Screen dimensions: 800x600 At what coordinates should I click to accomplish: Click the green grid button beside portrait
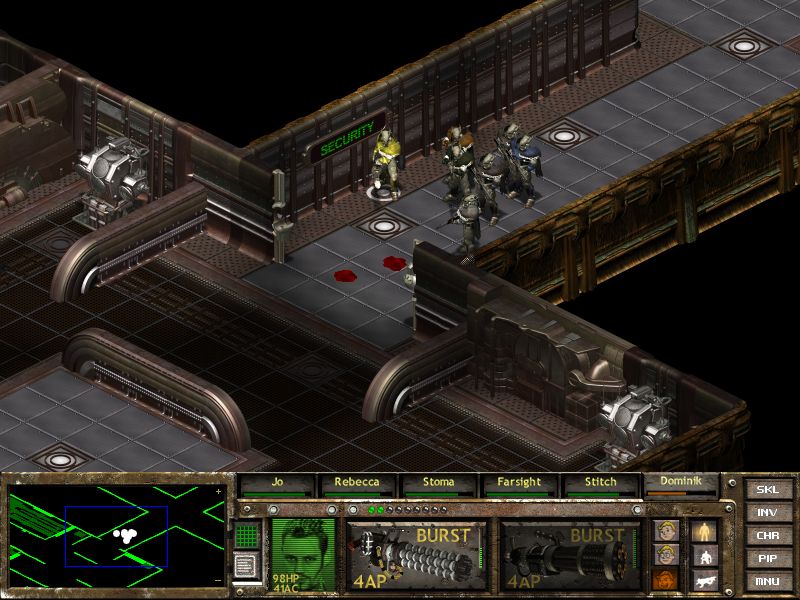pyautogui.click(x=246, y=535)
